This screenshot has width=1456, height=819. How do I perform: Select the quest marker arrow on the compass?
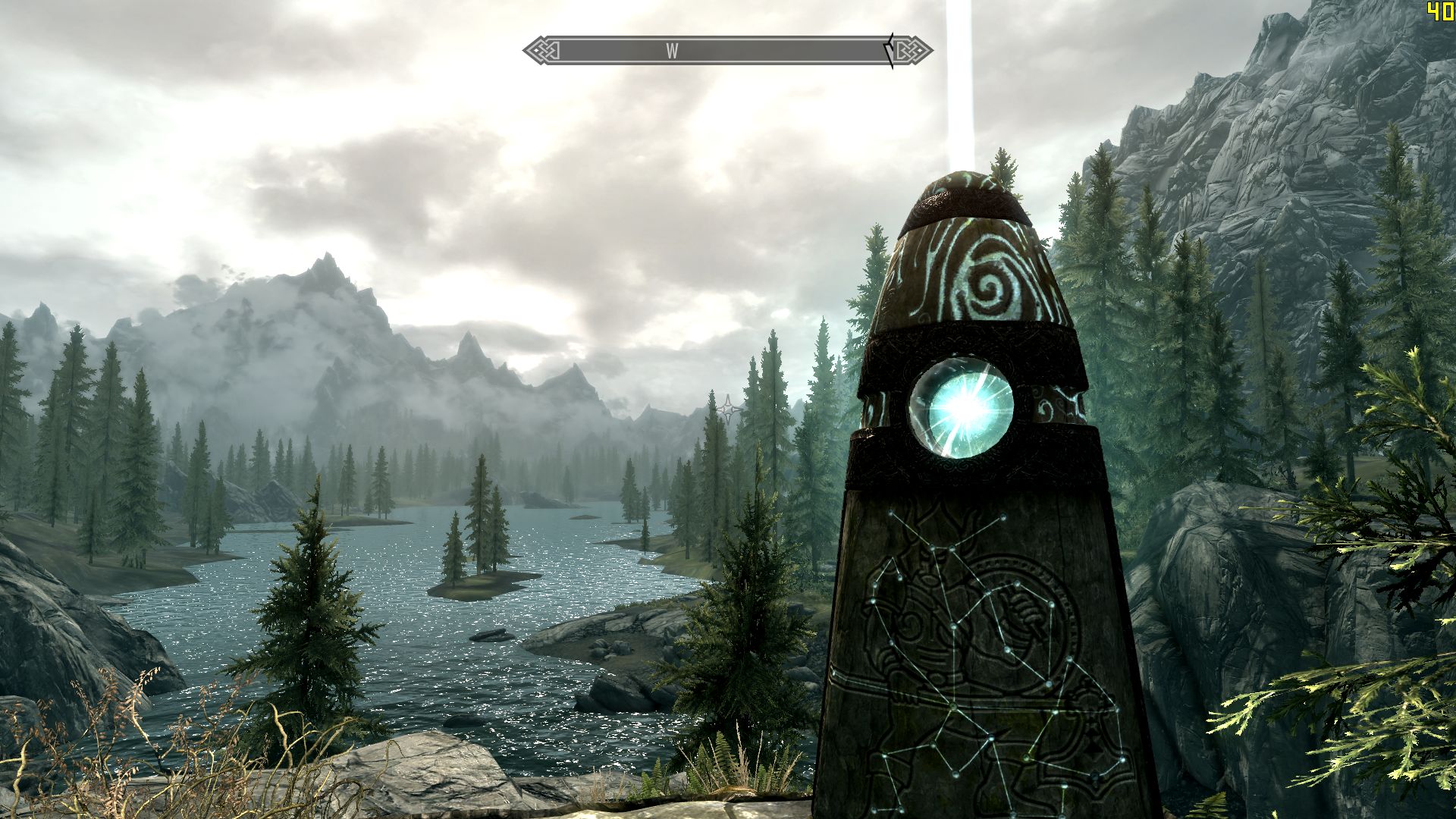coord(890,51)
